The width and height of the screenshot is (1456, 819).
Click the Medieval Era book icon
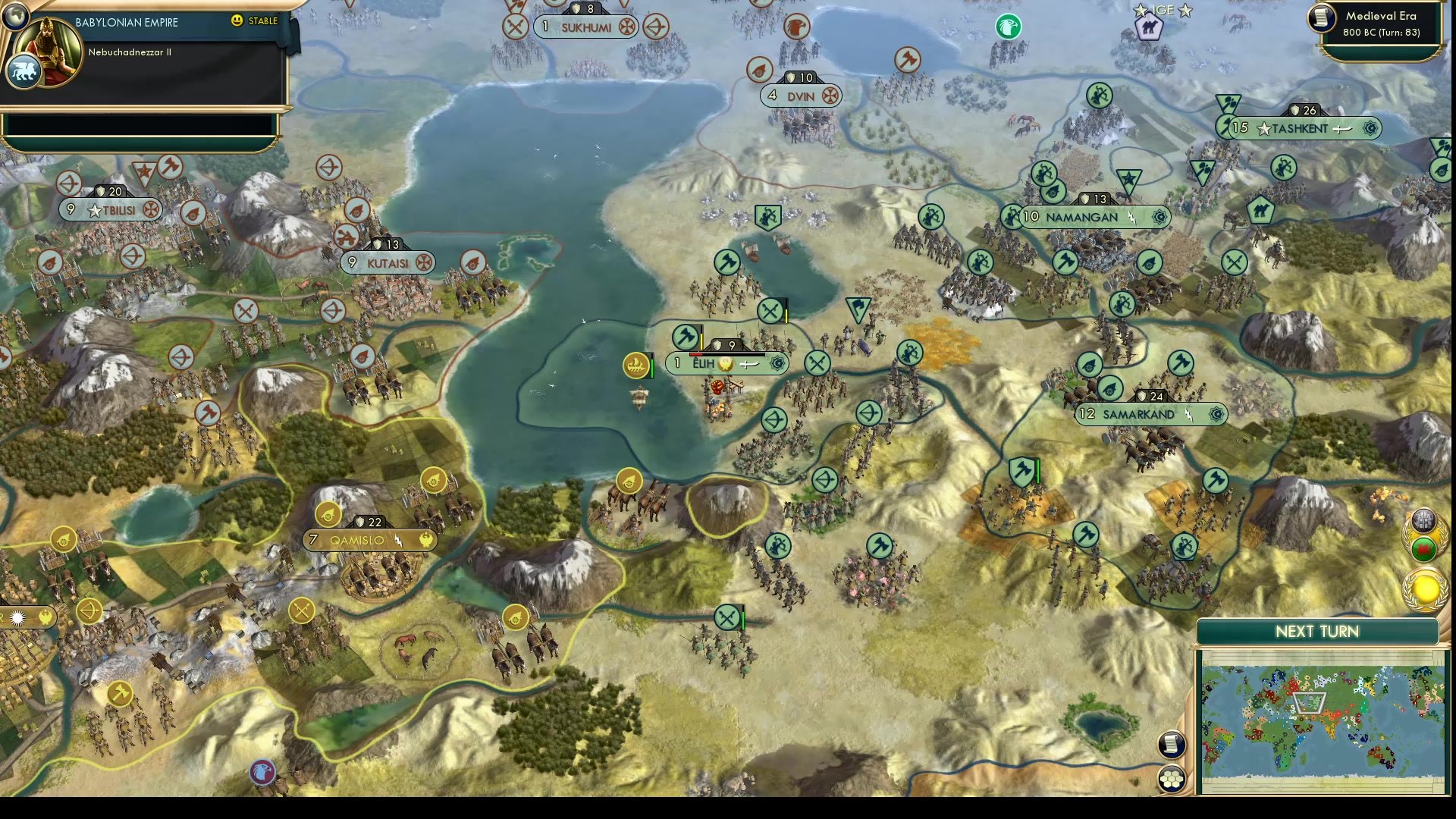(1320, 19)
